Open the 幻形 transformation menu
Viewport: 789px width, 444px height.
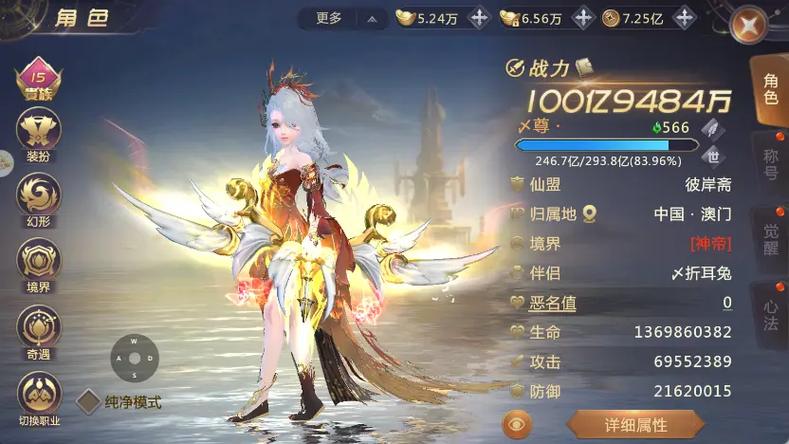point(40,199)
